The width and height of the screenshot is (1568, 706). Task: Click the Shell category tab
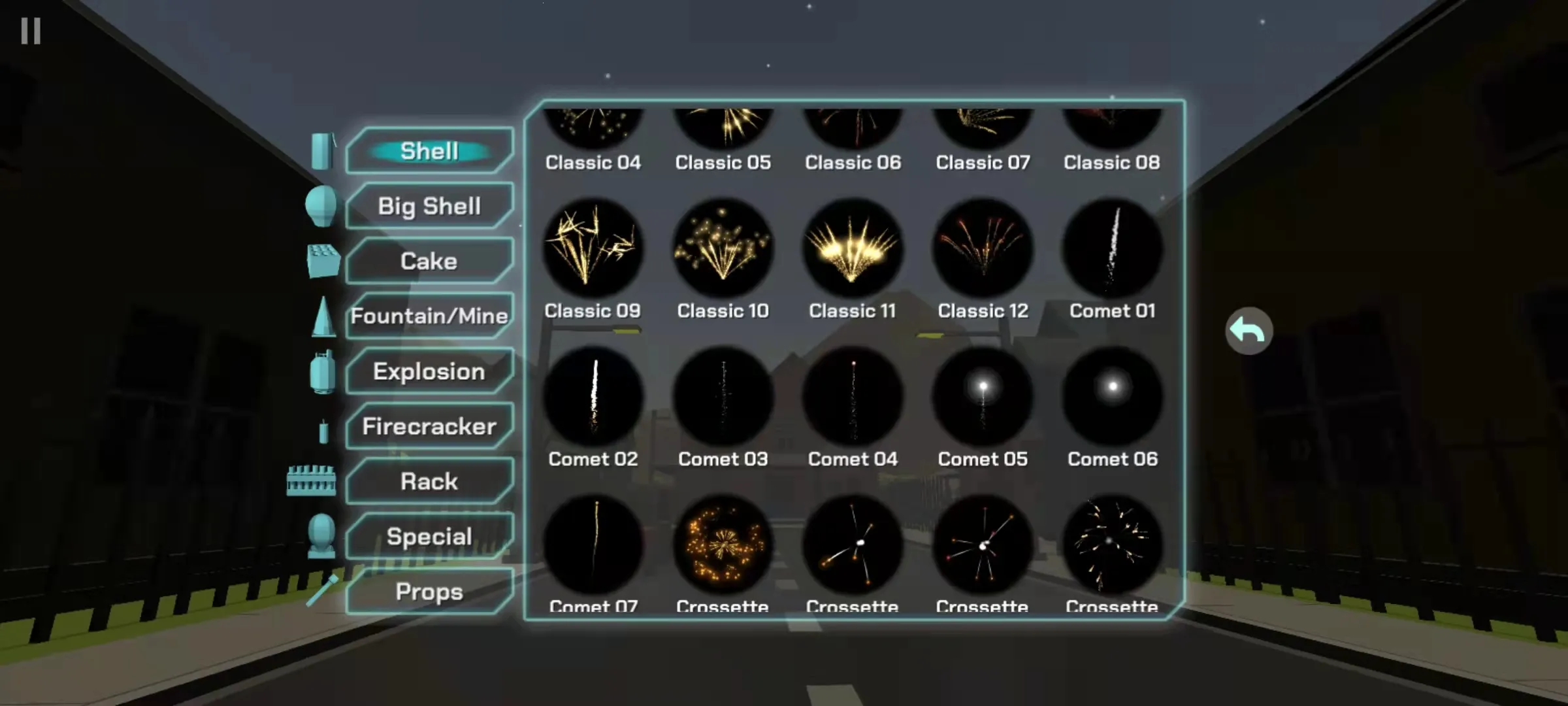[429, 151]
